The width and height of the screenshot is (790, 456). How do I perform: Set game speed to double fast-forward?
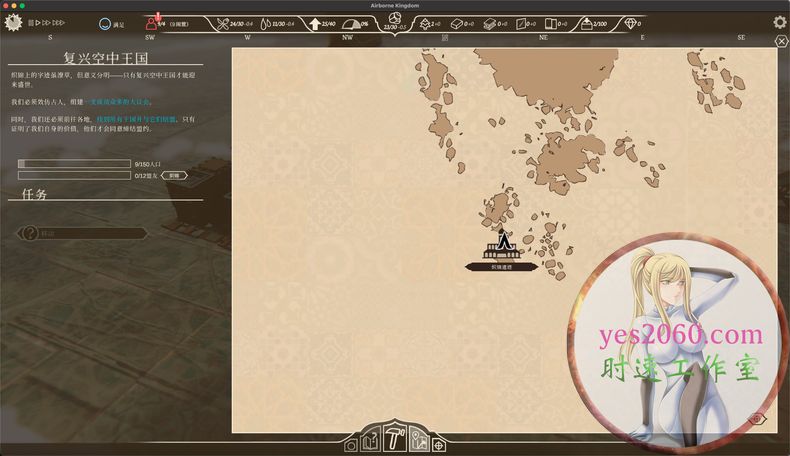48,22
